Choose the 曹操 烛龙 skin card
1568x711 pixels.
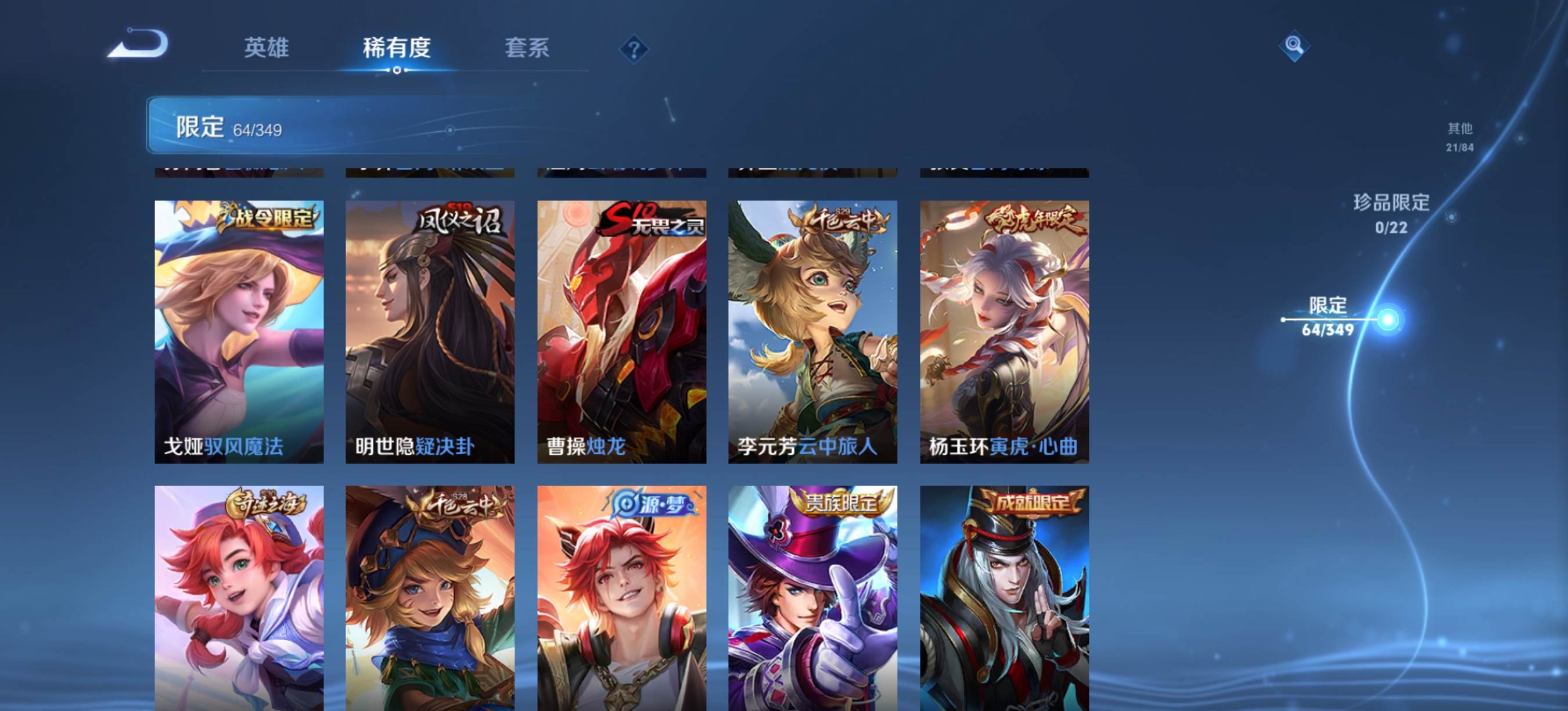point(621,332)
